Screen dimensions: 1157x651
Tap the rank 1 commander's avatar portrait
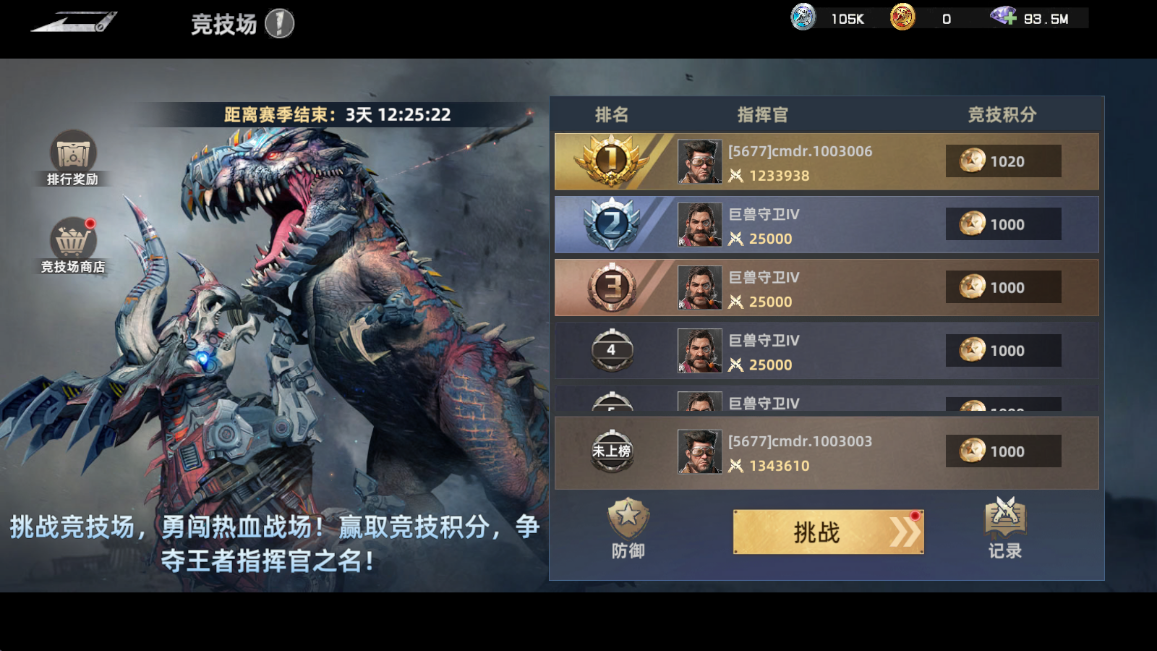tap(699, 162)
